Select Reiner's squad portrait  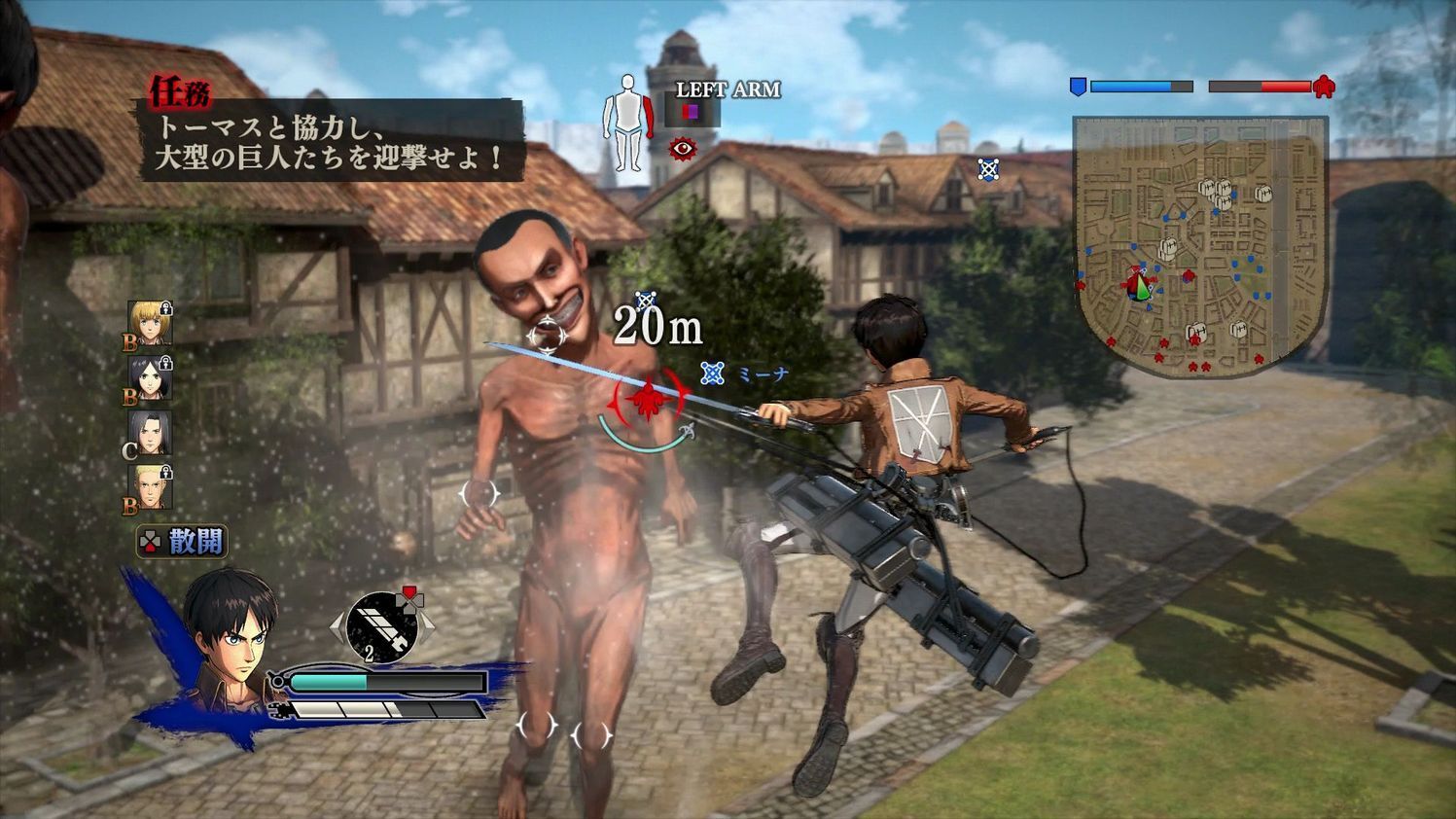click(x=150, y=487)
